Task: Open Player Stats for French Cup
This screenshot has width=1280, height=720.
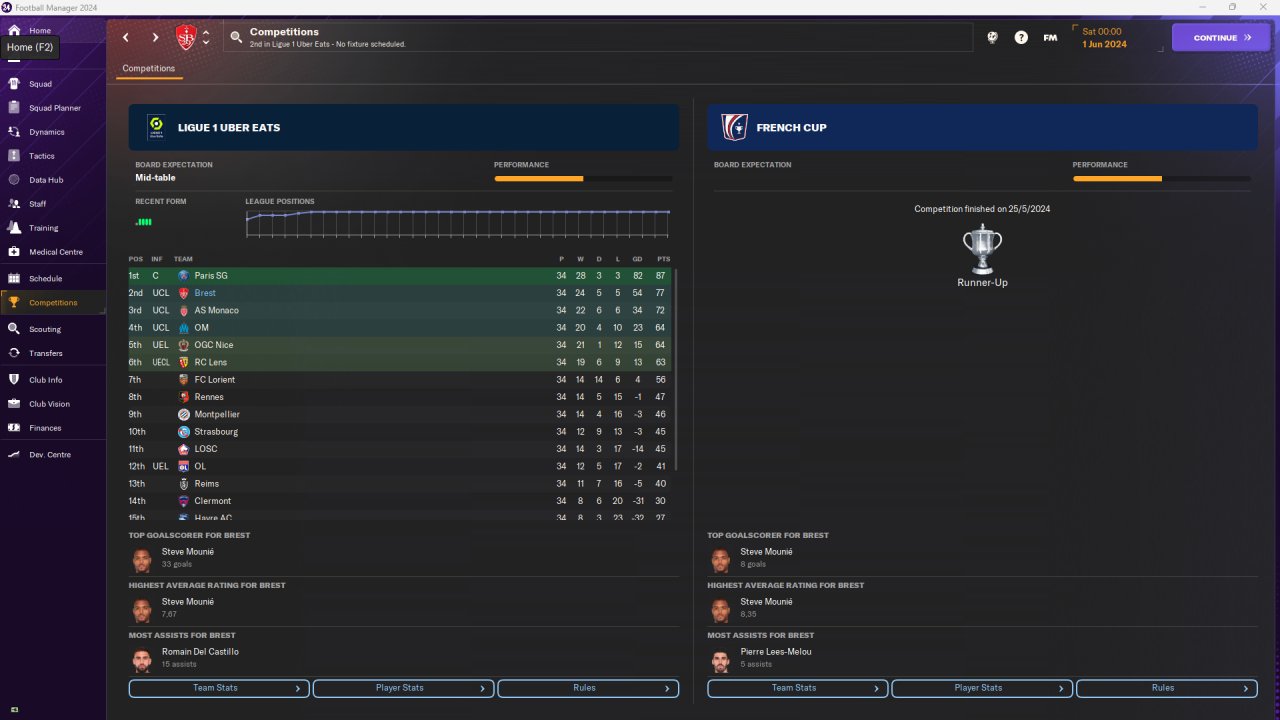Action: pos(981,688)
